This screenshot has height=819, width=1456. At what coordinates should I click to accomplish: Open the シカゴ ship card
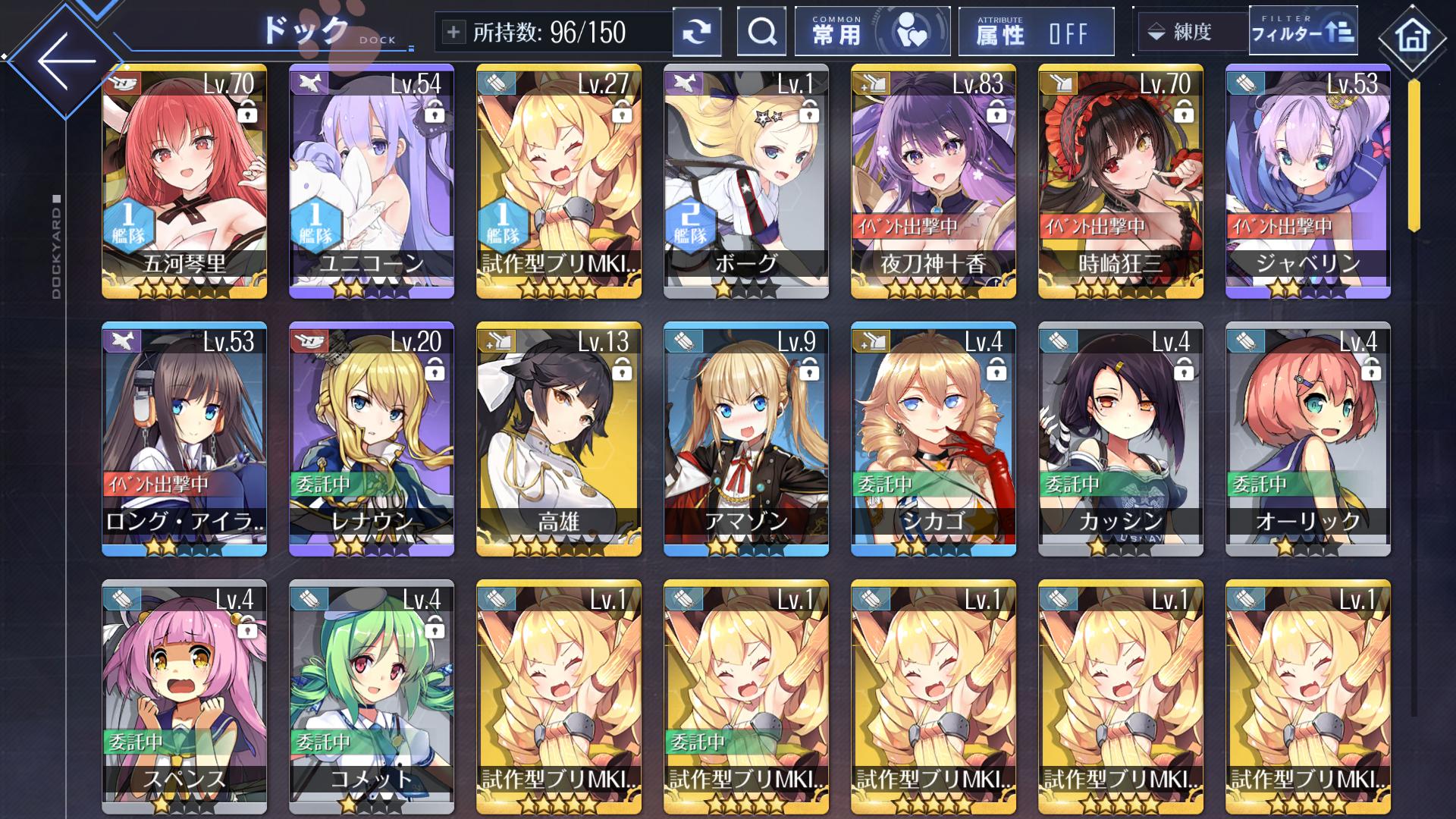coord(934,440)
